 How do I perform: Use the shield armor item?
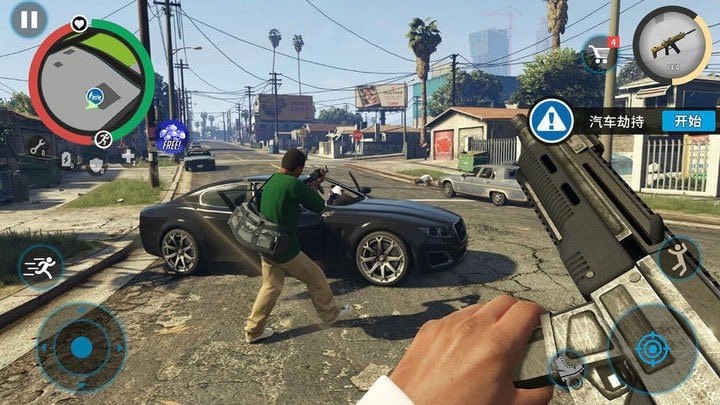click(x=96, y=164)
